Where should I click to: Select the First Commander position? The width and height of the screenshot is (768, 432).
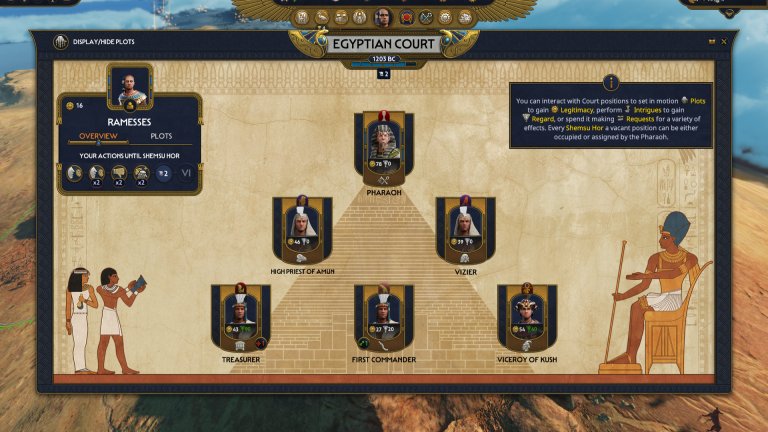[384, 316]
